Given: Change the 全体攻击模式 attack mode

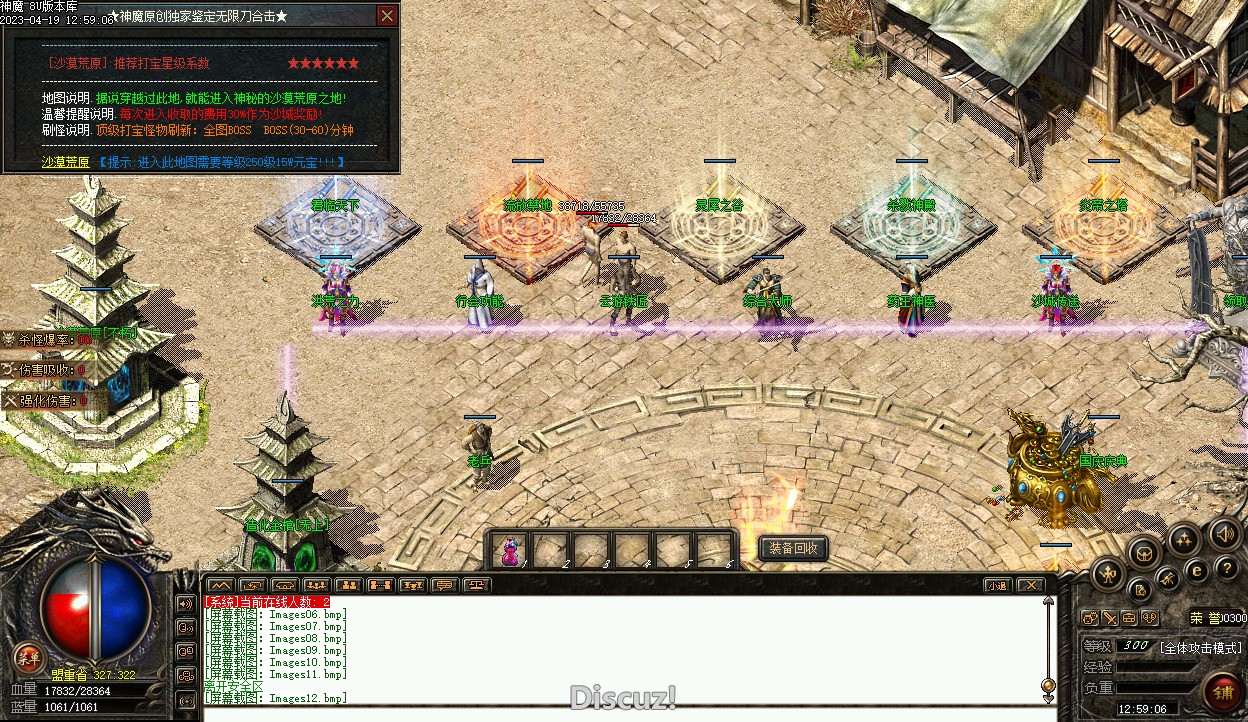Looking at the screenshot, I should pyautogui.click(x=1198, y=647).
